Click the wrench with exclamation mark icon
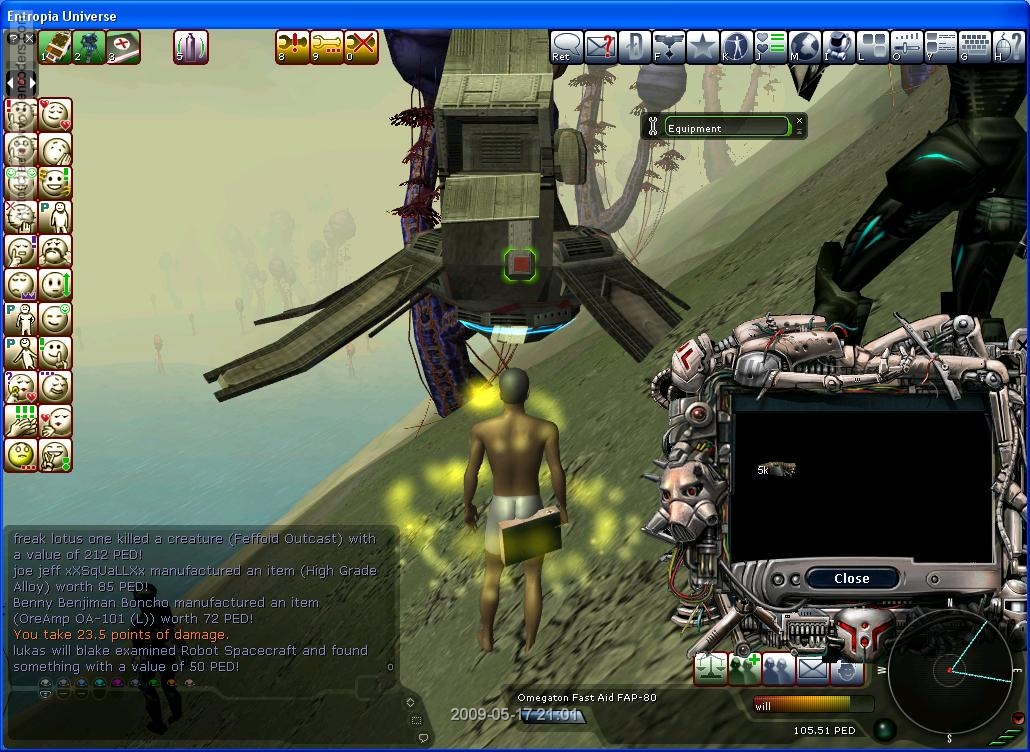The image size is (1030, 752). 293,46
